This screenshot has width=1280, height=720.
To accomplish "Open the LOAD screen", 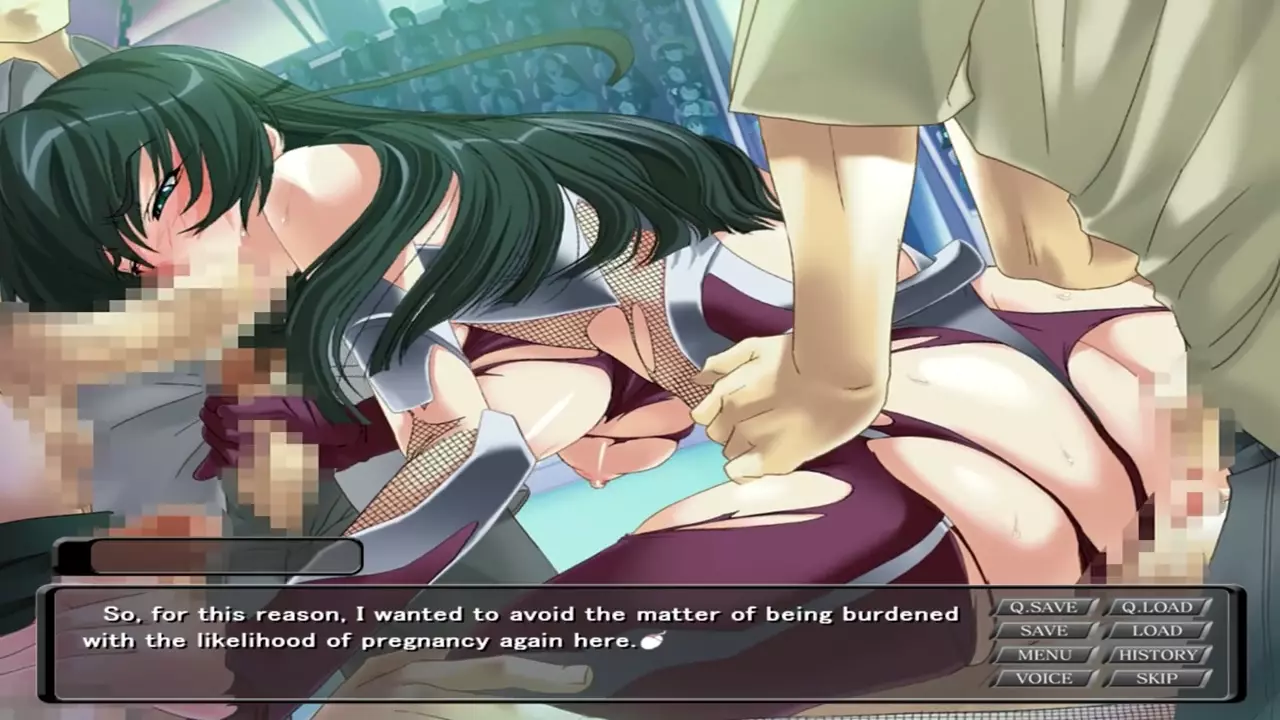I will 1157,631.
